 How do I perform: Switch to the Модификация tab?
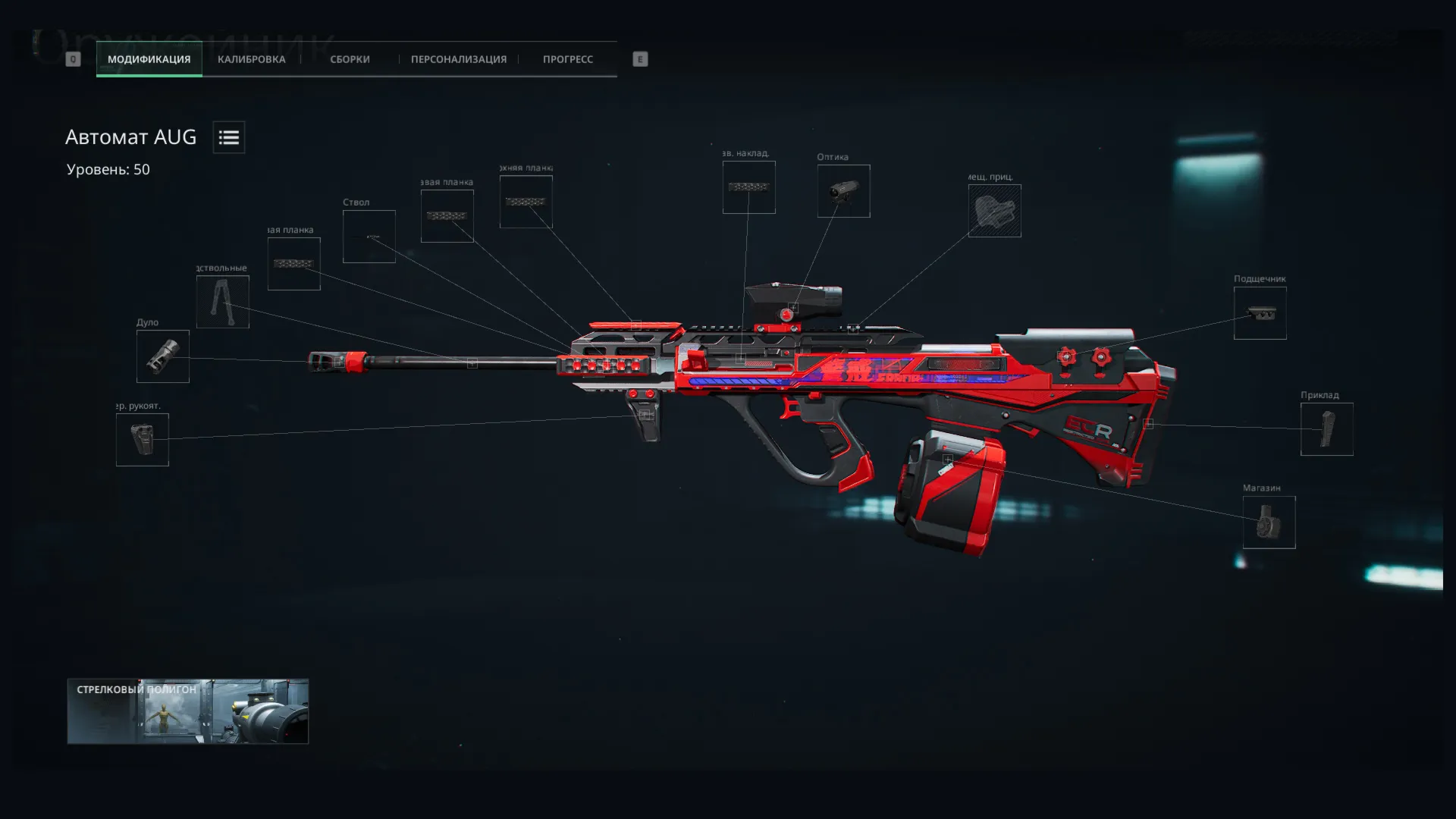(x=149, y=59)
